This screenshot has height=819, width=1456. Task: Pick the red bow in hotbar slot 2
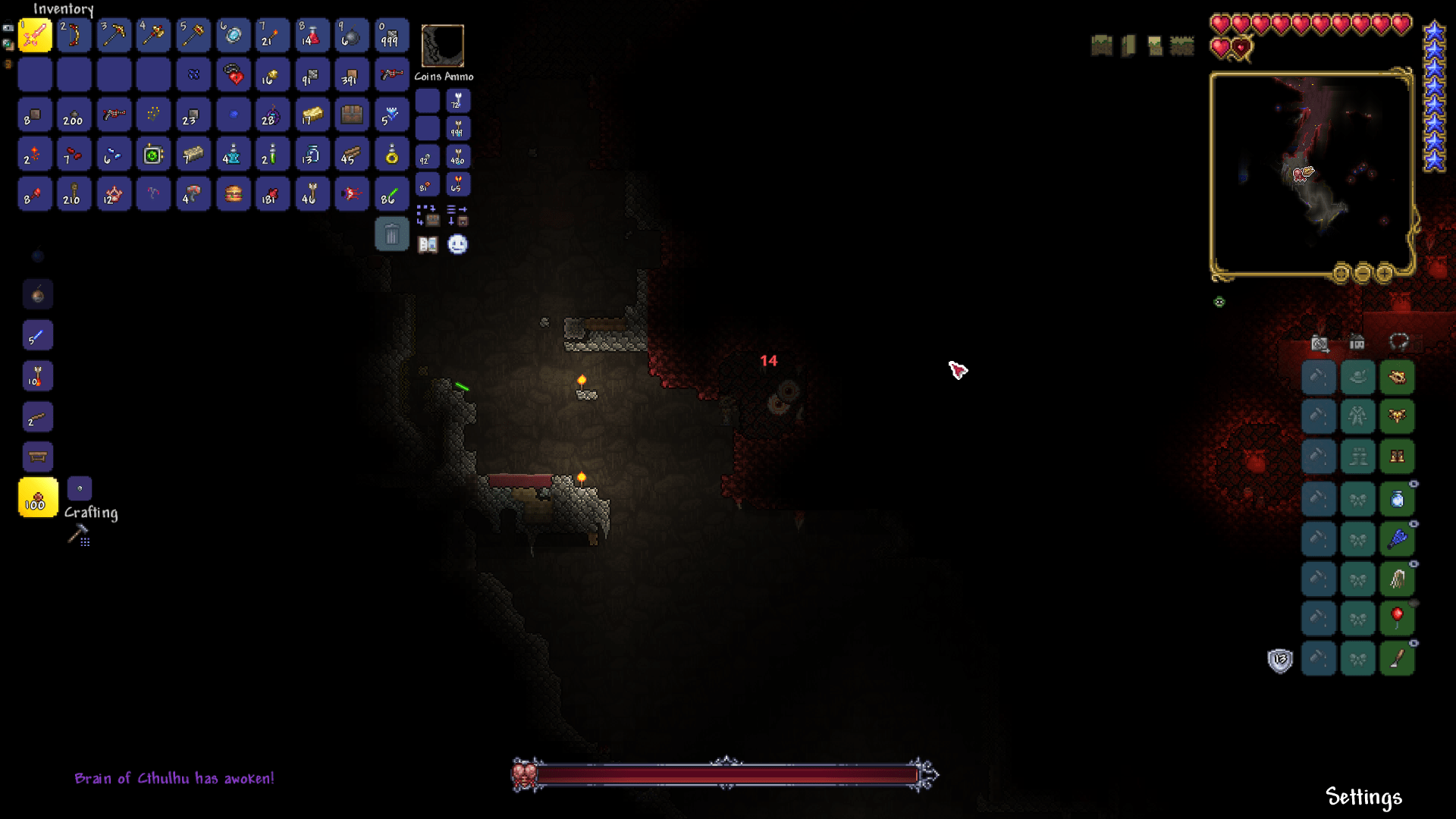[x=74, y=36]
